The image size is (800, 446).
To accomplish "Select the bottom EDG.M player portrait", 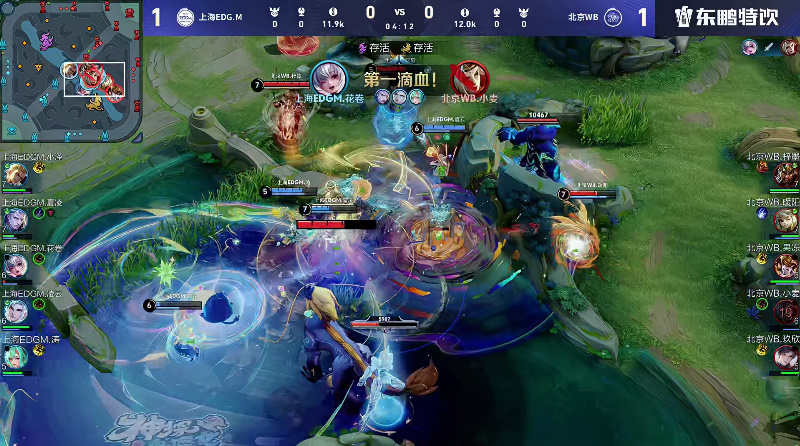I will 15,356.
